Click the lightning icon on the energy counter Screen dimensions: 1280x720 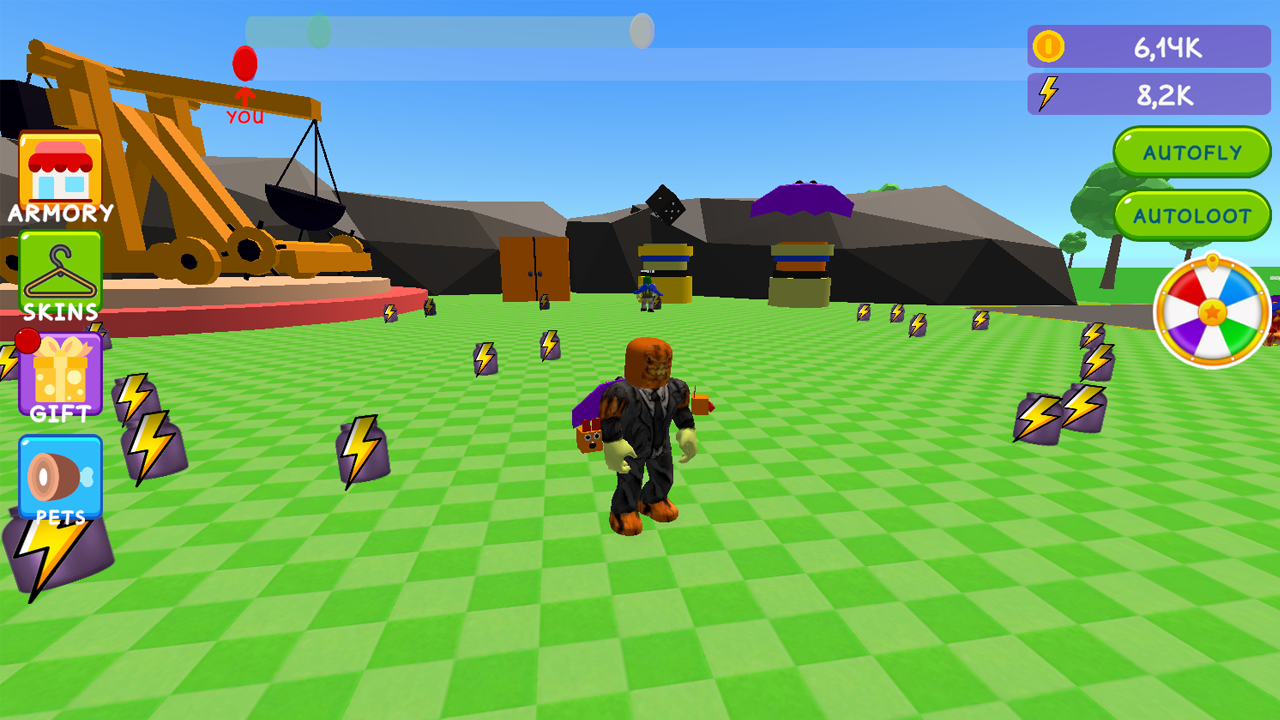coord(1046,94)
